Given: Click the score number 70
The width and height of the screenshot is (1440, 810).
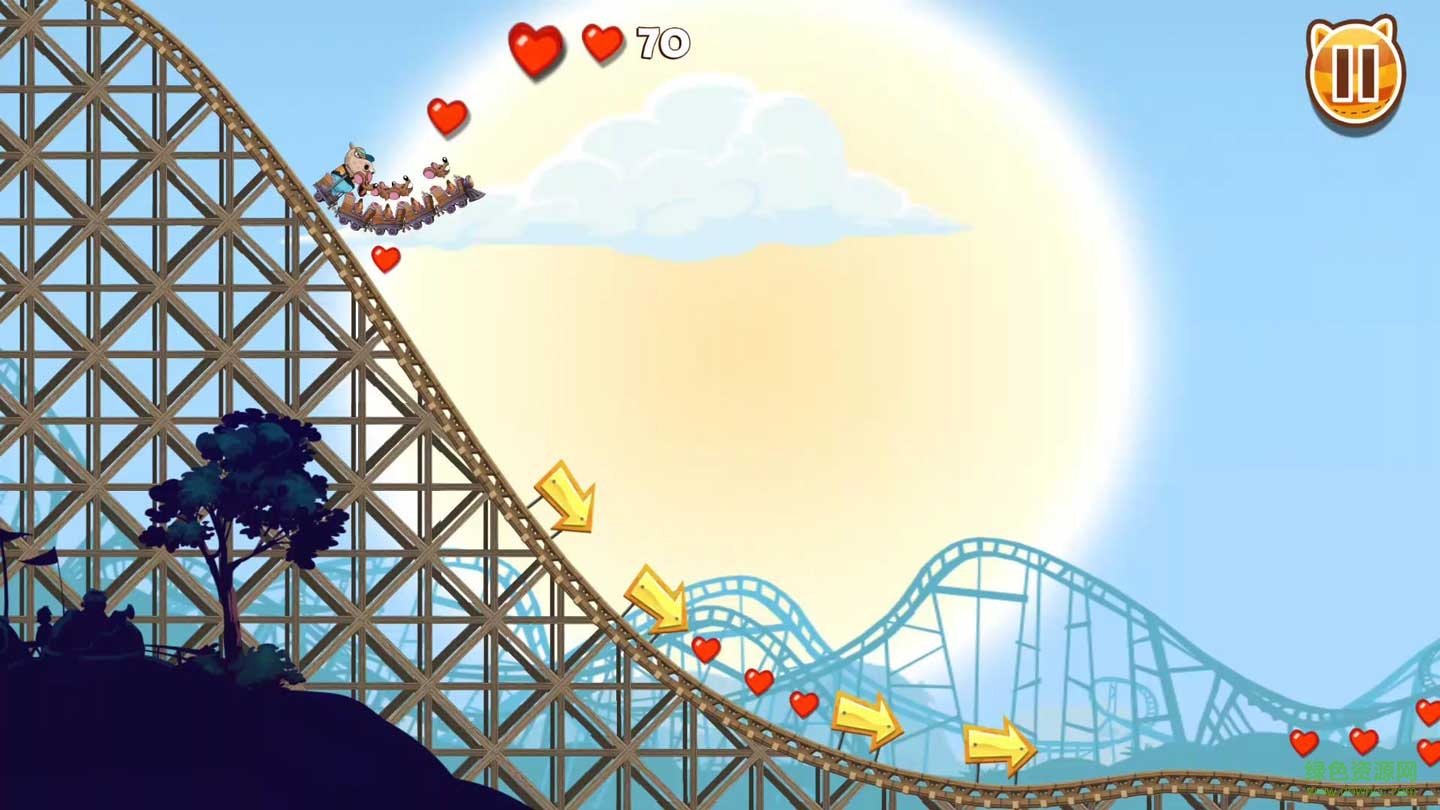Looking at the screenshot, I should coord(662,43).
